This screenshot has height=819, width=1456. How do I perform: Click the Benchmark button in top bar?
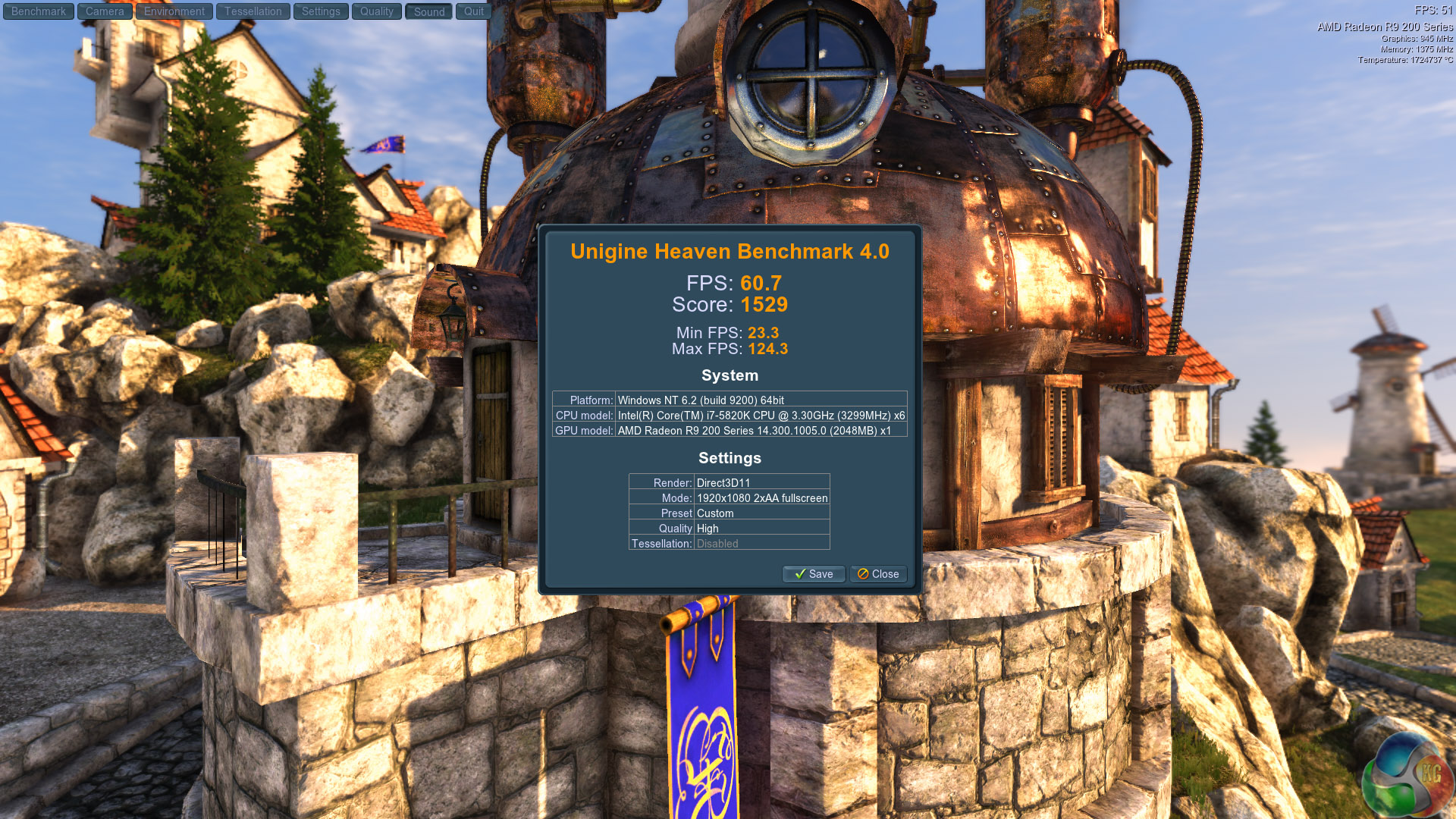(39, 11)
